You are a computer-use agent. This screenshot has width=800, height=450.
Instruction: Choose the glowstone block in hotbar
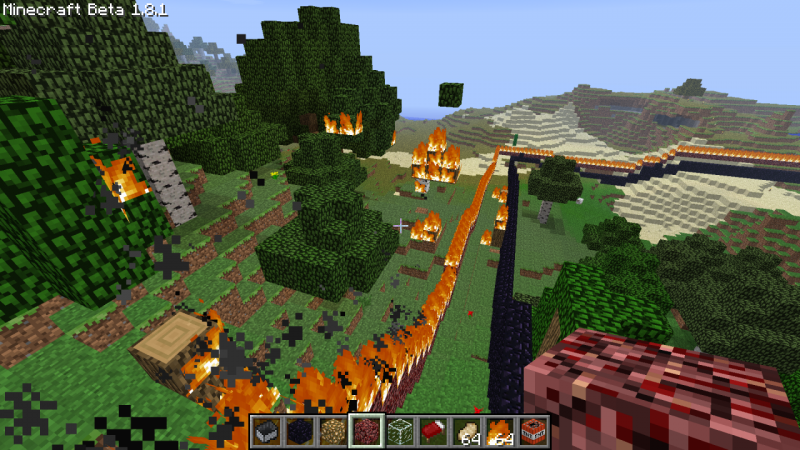tap(333, 431)
